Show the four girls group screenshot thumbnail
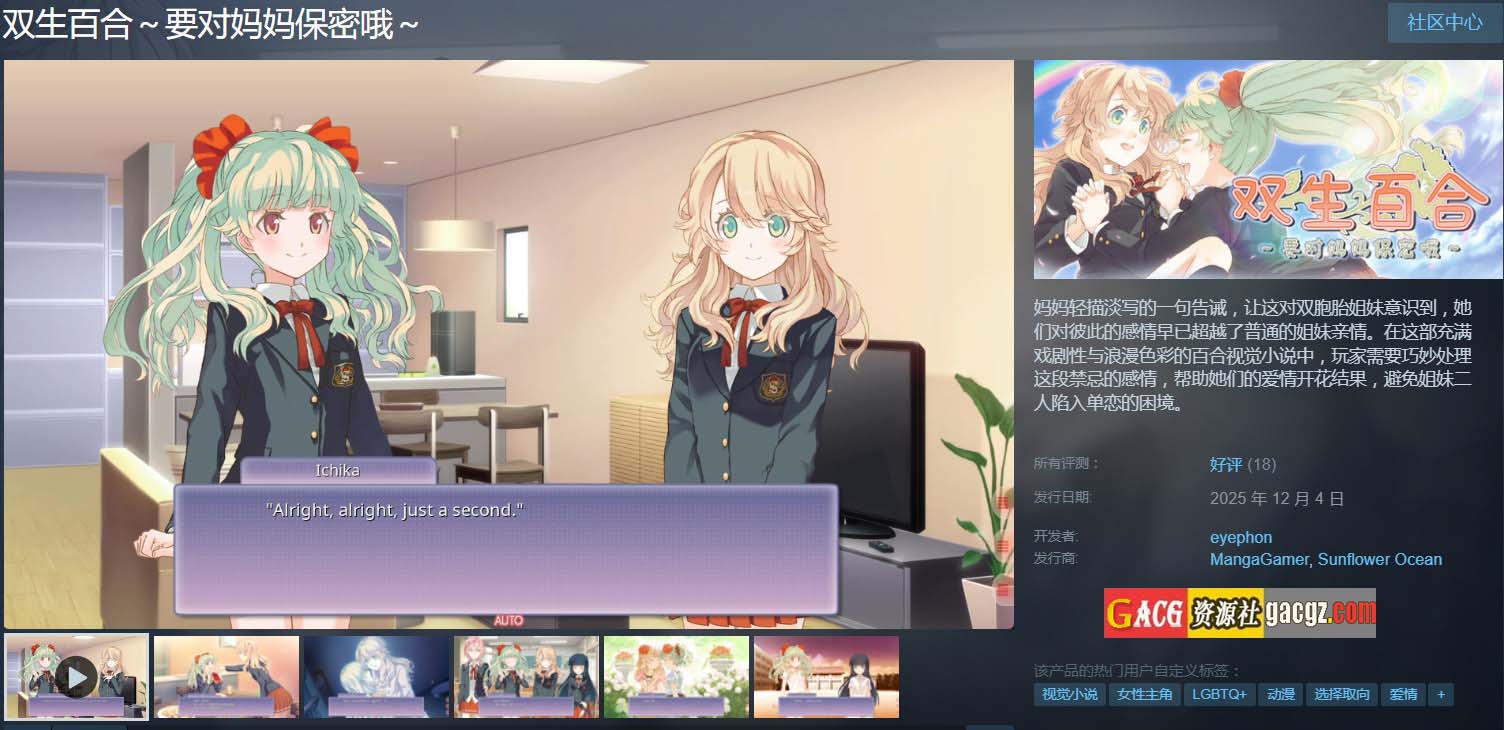The width and height of the screenshot is (1504, 730). [526, 677]
